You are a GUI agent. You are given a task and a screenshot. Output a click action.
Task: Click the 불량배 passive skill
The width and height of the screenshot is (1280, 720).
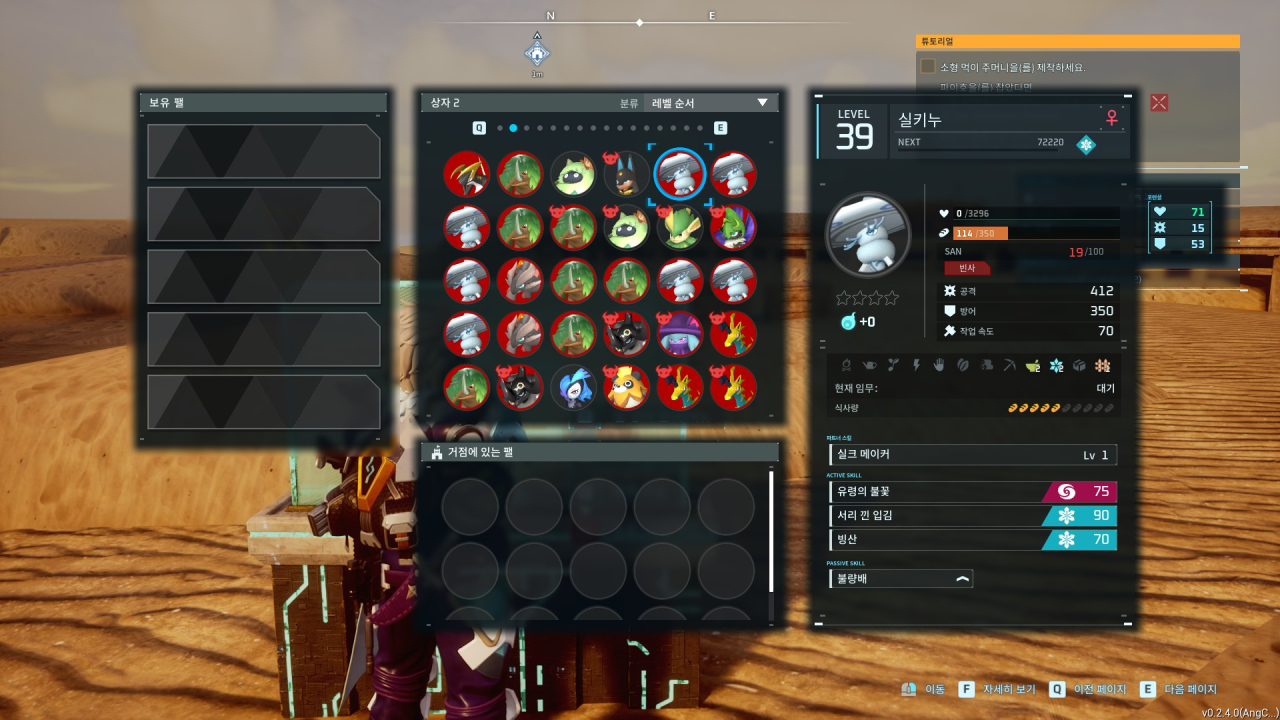900,578
